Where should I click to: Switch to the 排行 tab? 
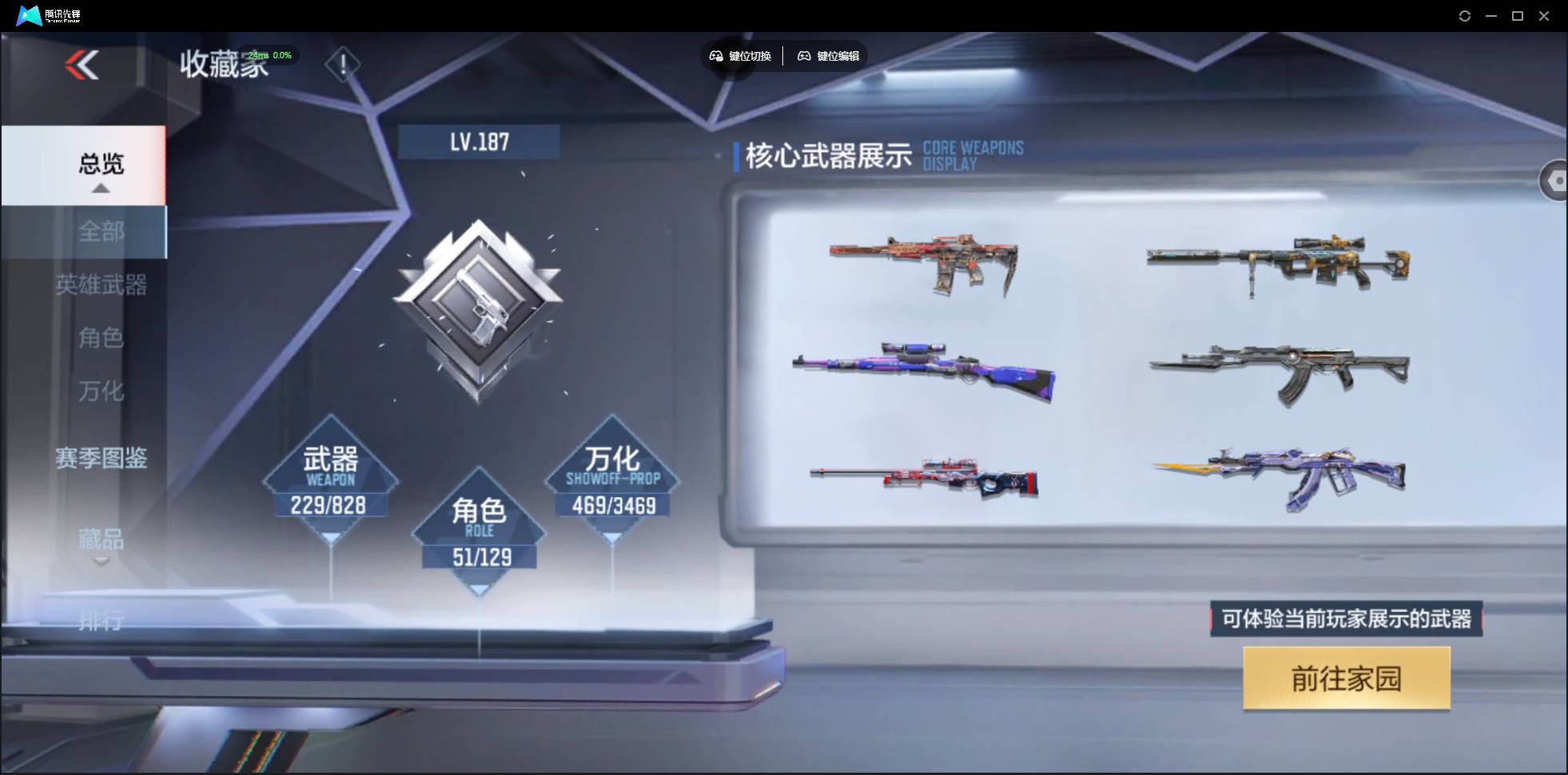(x=101, y=621)
